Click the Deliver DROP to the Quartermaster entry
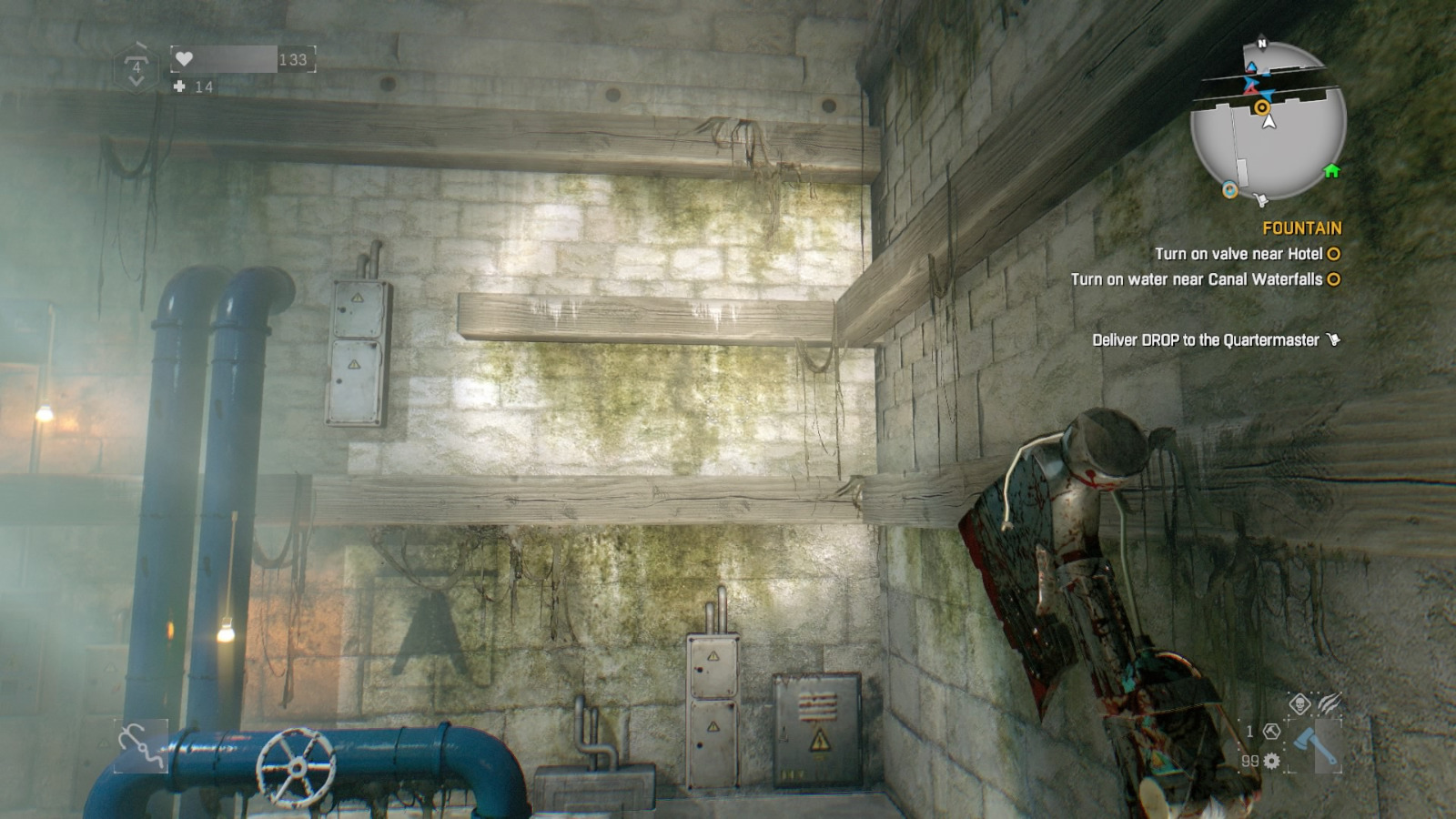 coord(1206,337)
